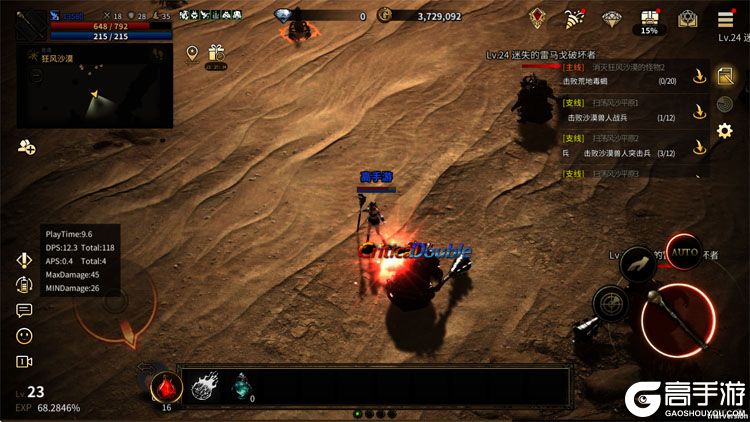Open the chat speech bubble icon

pyautogui.click(x=24, y=310)
